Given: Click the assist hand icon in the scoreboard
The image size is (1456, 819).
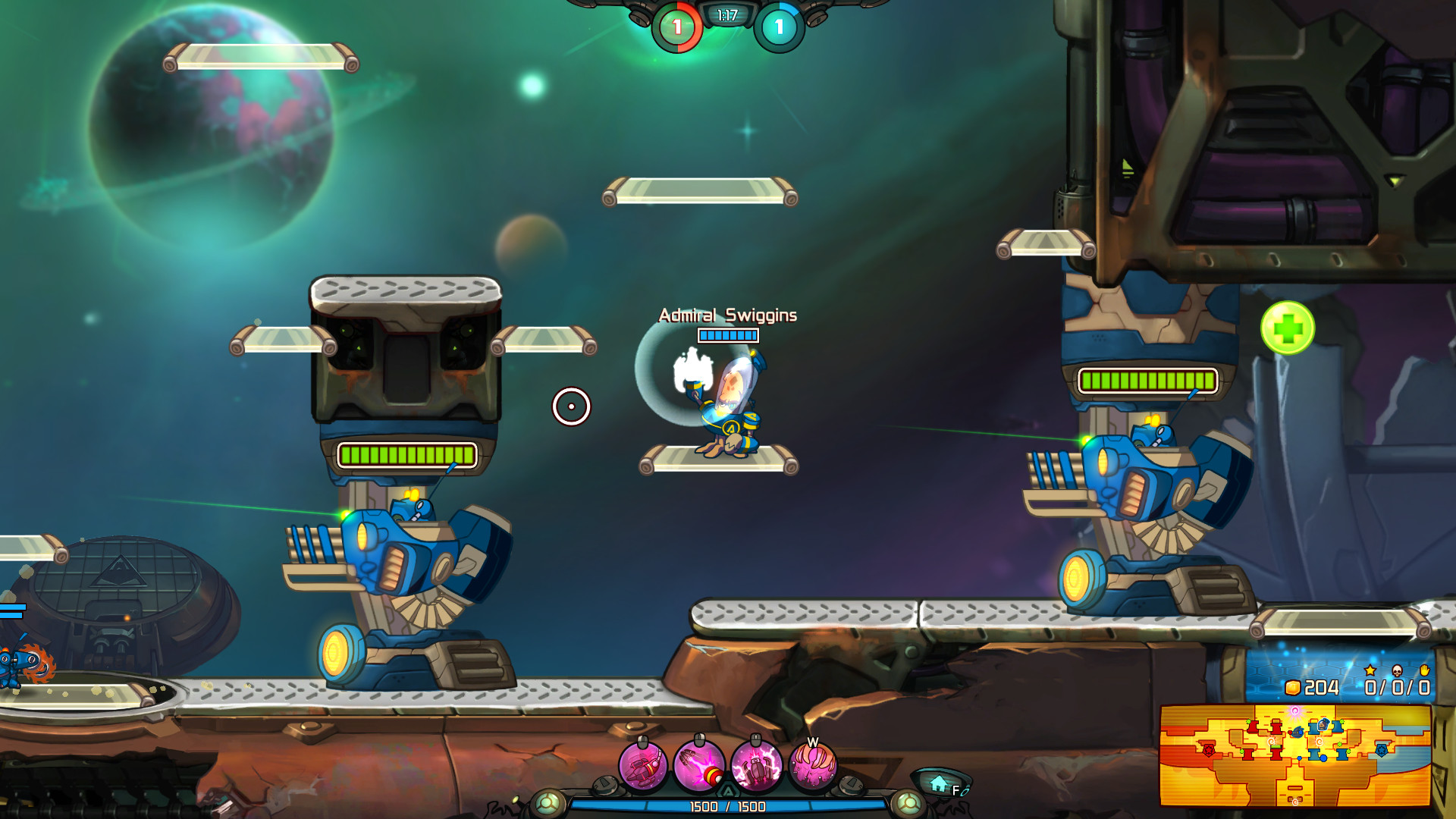Looking at the screenshot, I should click(x=1424, y=670).
